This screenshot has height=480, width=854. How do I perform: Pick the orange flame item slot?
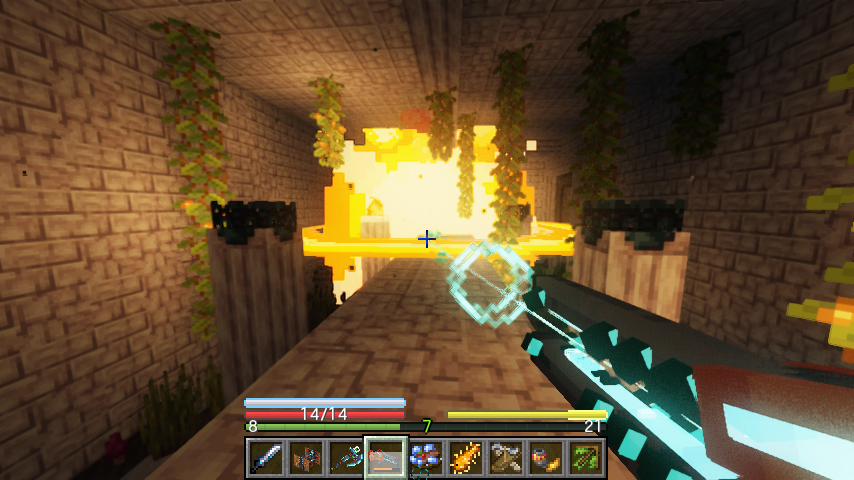pos(466,458)
